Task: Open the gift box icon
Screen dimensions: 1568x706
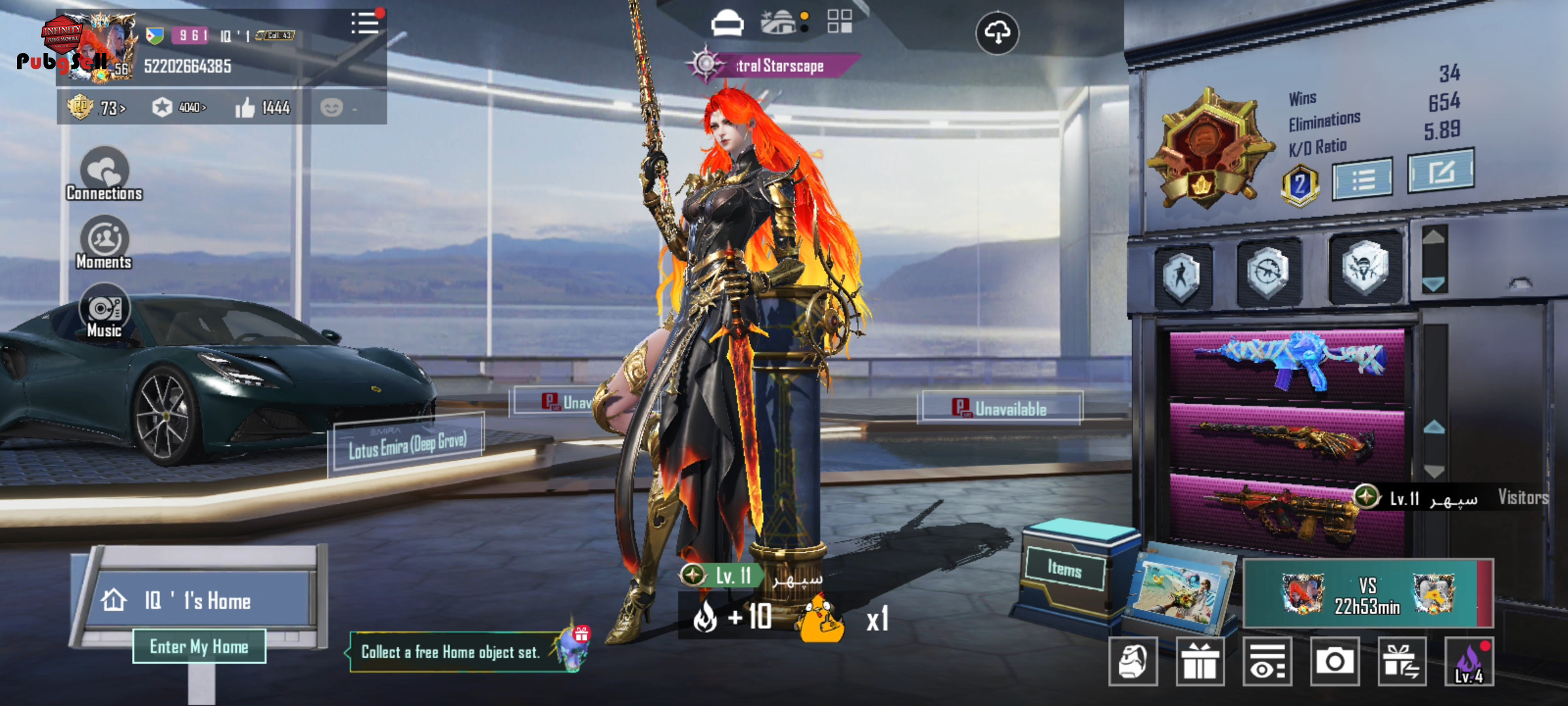Action: click(1200, 662)
